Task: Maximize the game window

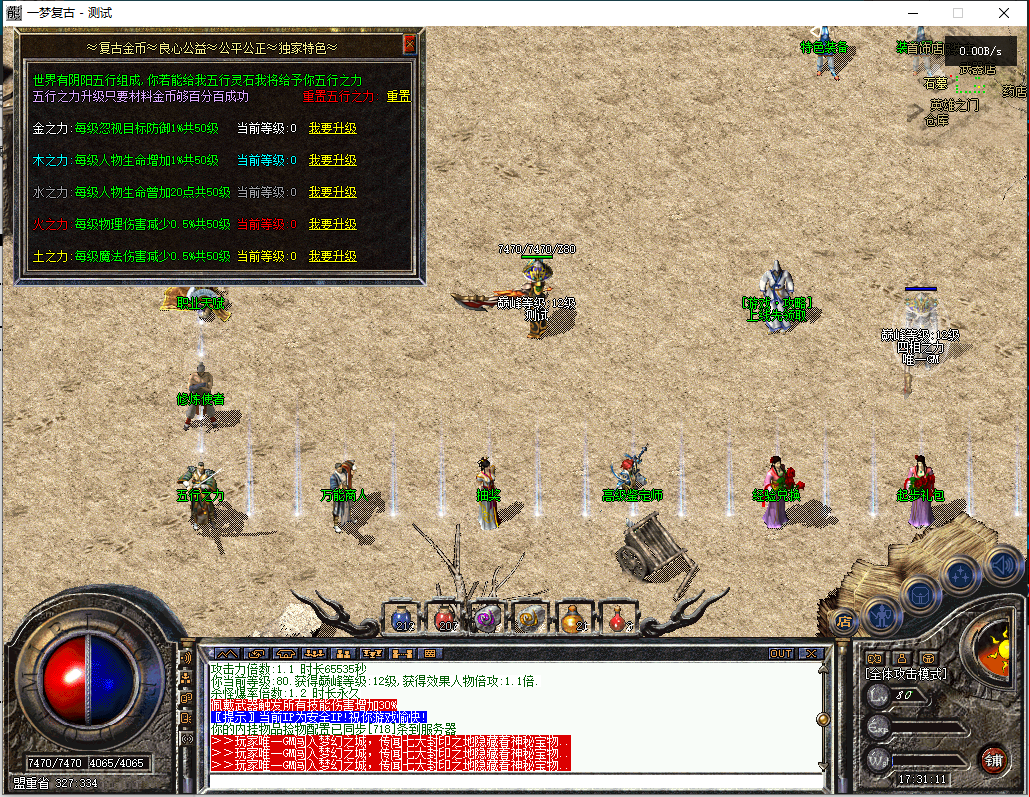Action: [x=957, y=13]
